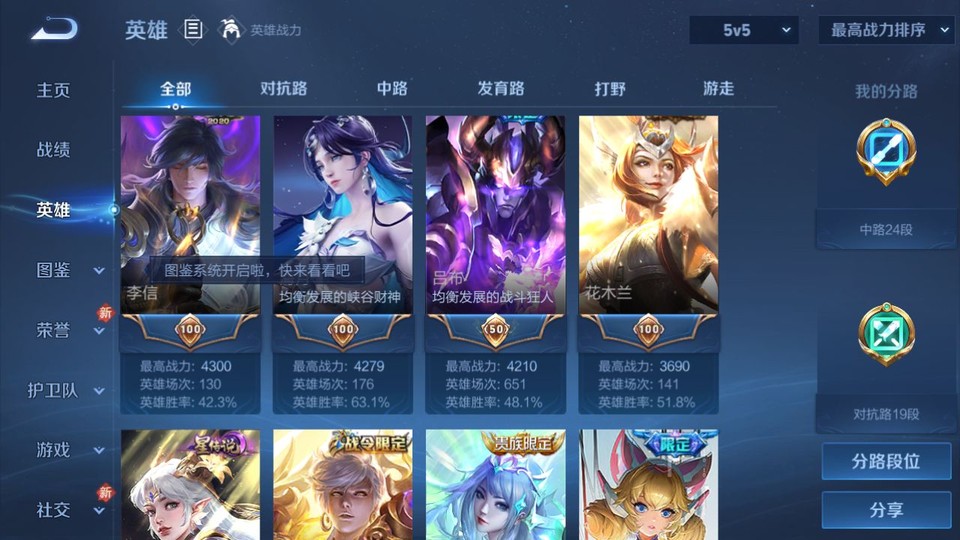Screen dimensions: 960x540
Task: Switch to the 发育路 tab
Action: tap(501, 89)
